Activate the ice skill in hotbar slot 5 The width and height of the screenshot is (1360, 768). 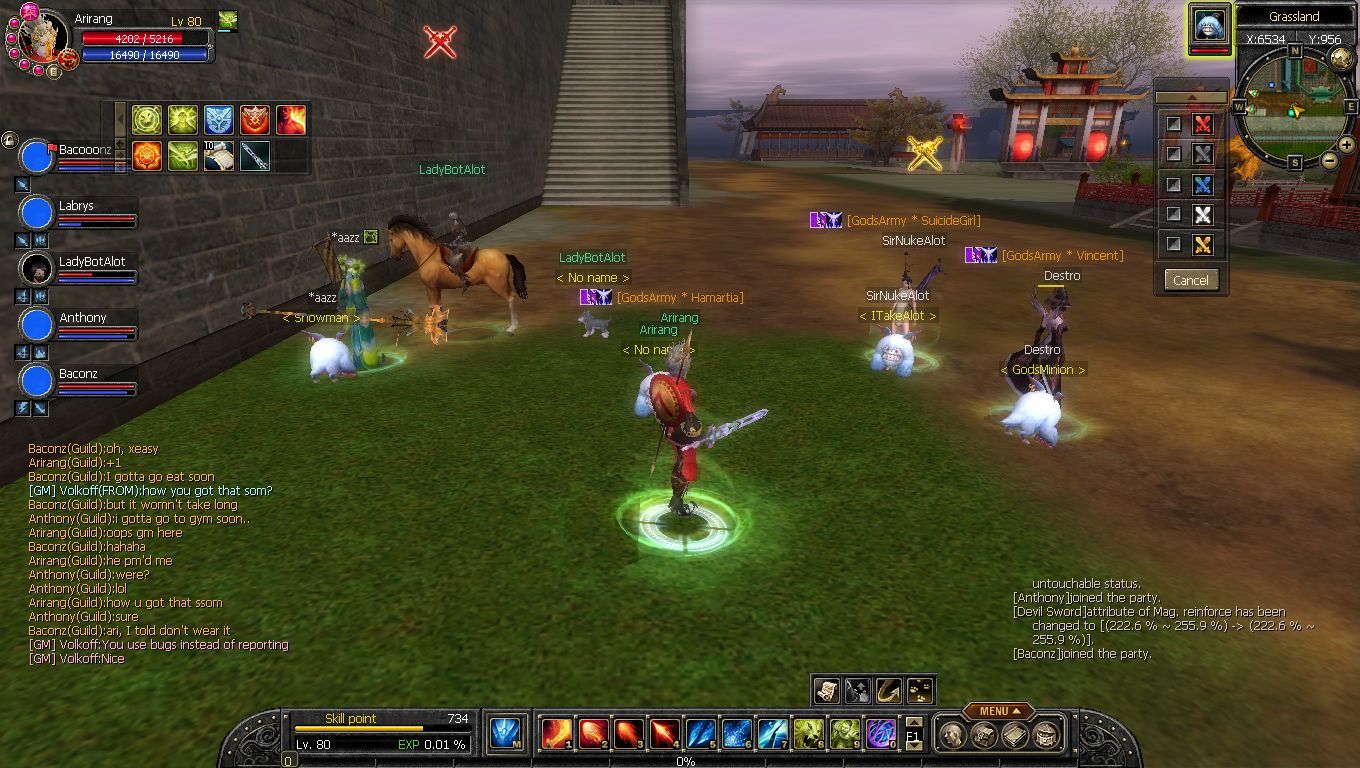[x=700, y=734]
